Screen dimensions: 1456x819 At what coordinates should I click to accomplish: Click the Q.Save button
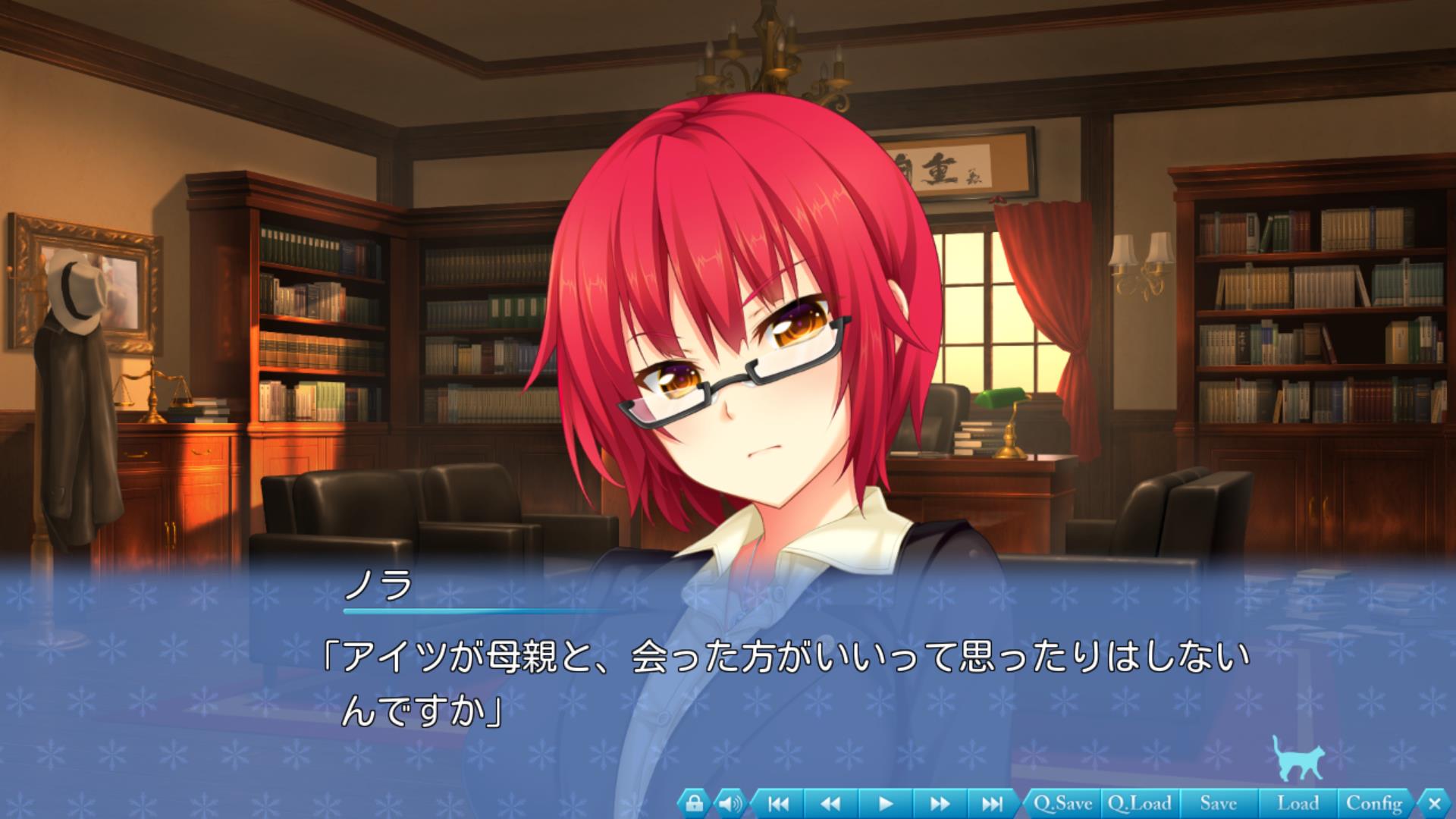pos(1062,803)
